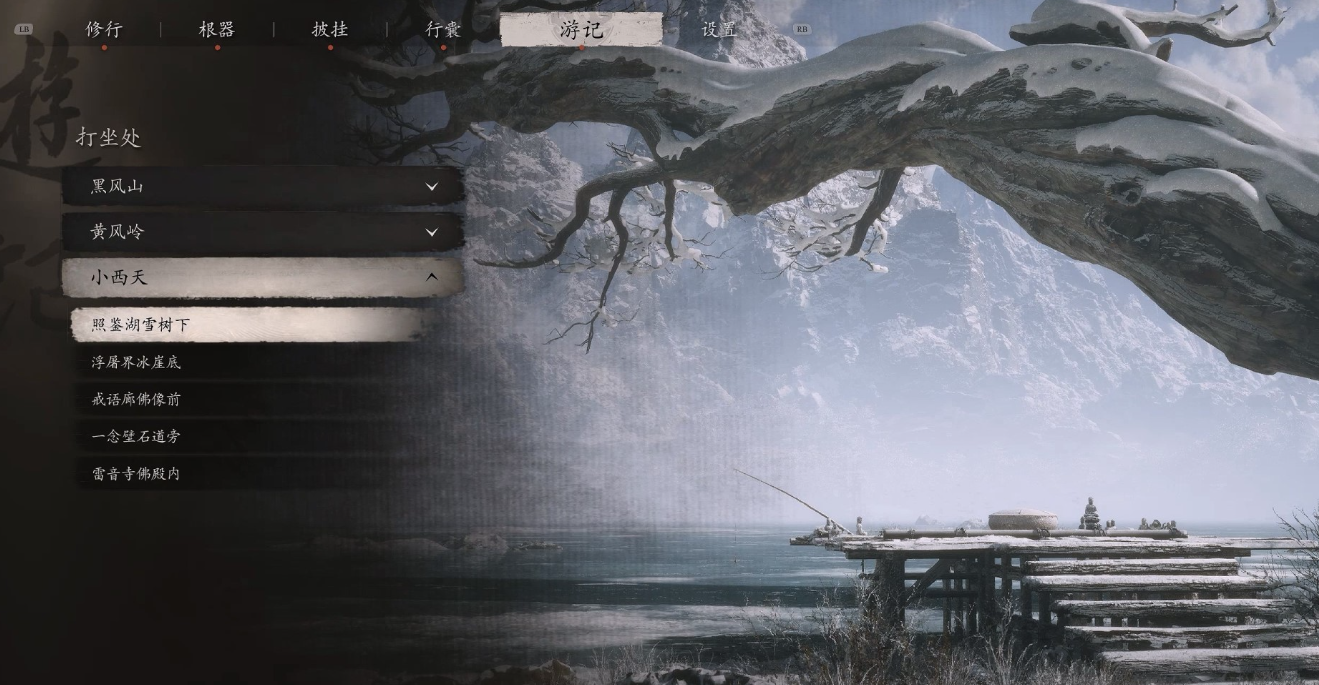
Task: Choose the 浮屠界冰崖底 meditation spot
Action: click(250, 362)
